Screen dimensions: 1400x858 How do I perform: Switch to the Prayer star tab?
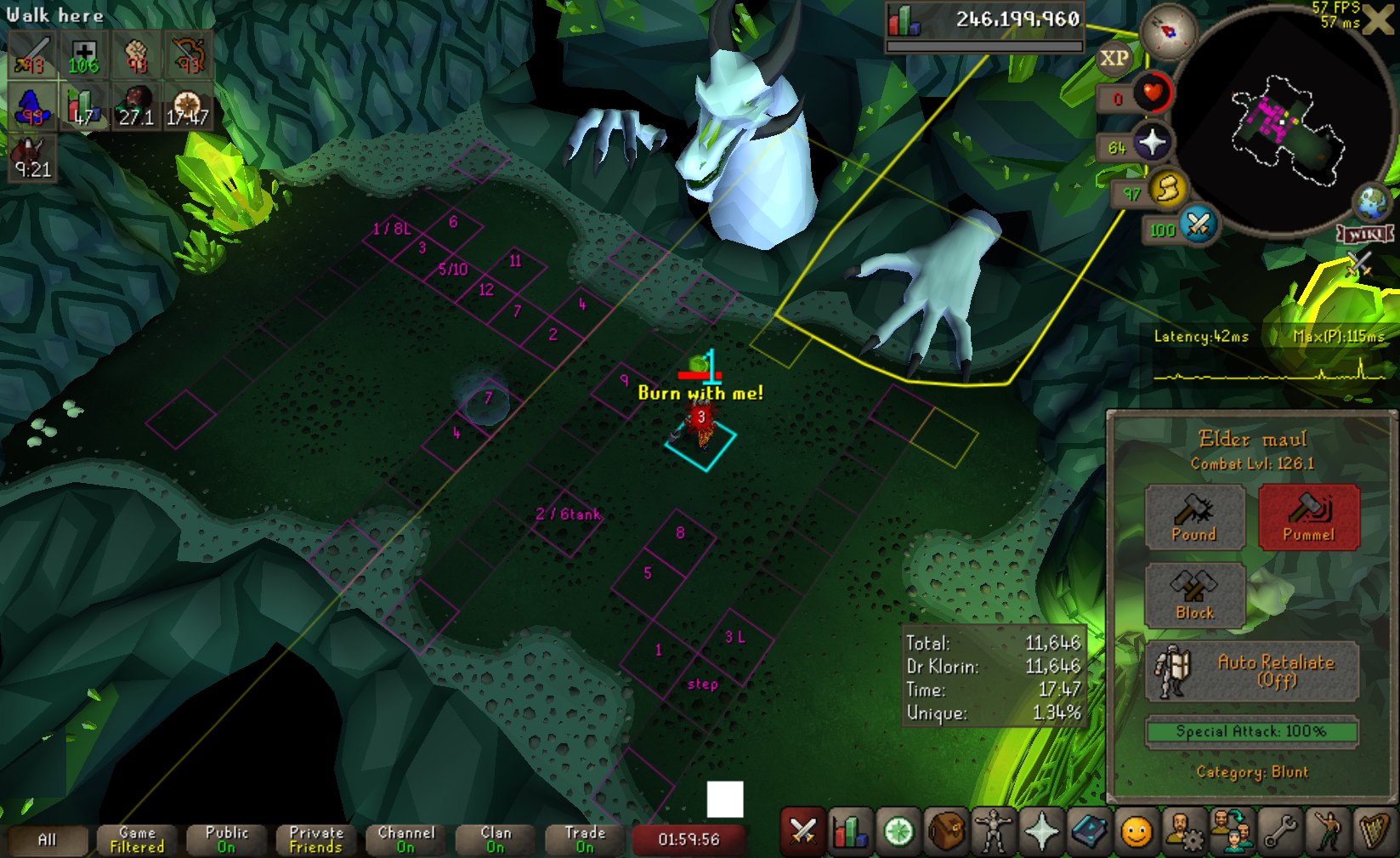coord(1041,832)
